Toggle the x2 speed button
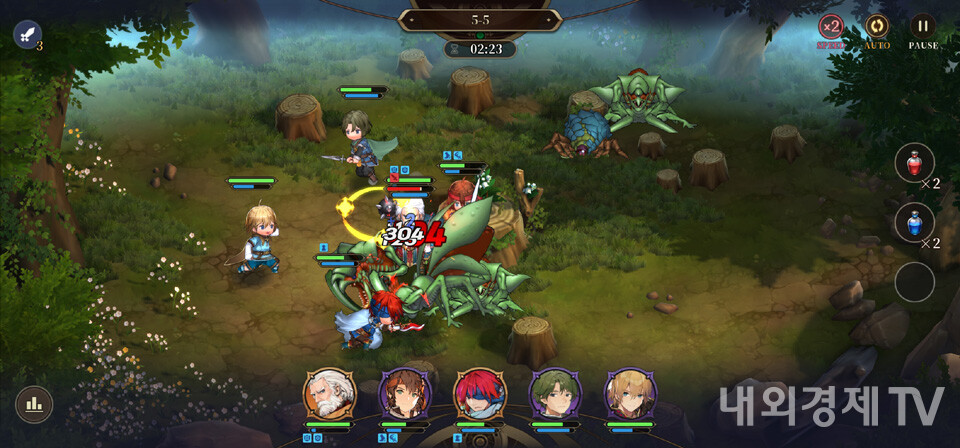Viewport: 960px width, 448px height. (x=831, y=27)
